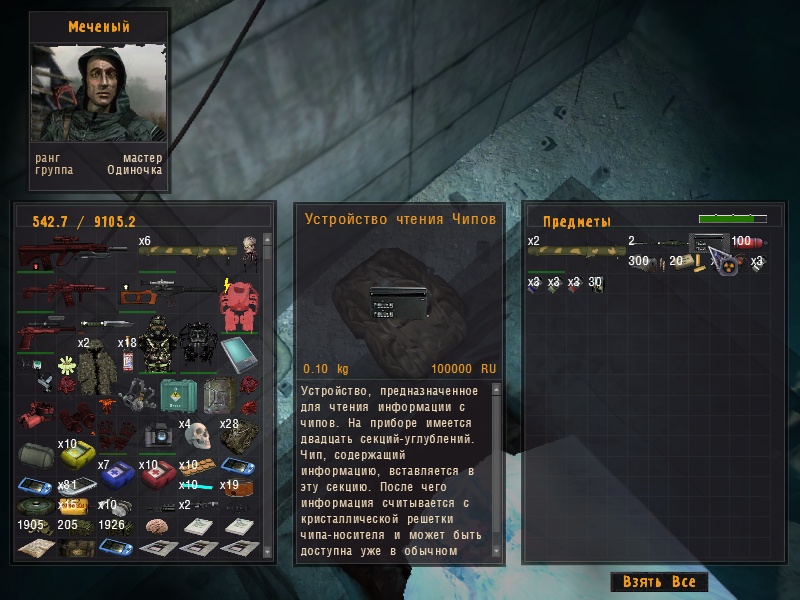This screenshot has width=800, height=600.
Task: Select the camouflage gas-mask suit
Action: [156, 343]
